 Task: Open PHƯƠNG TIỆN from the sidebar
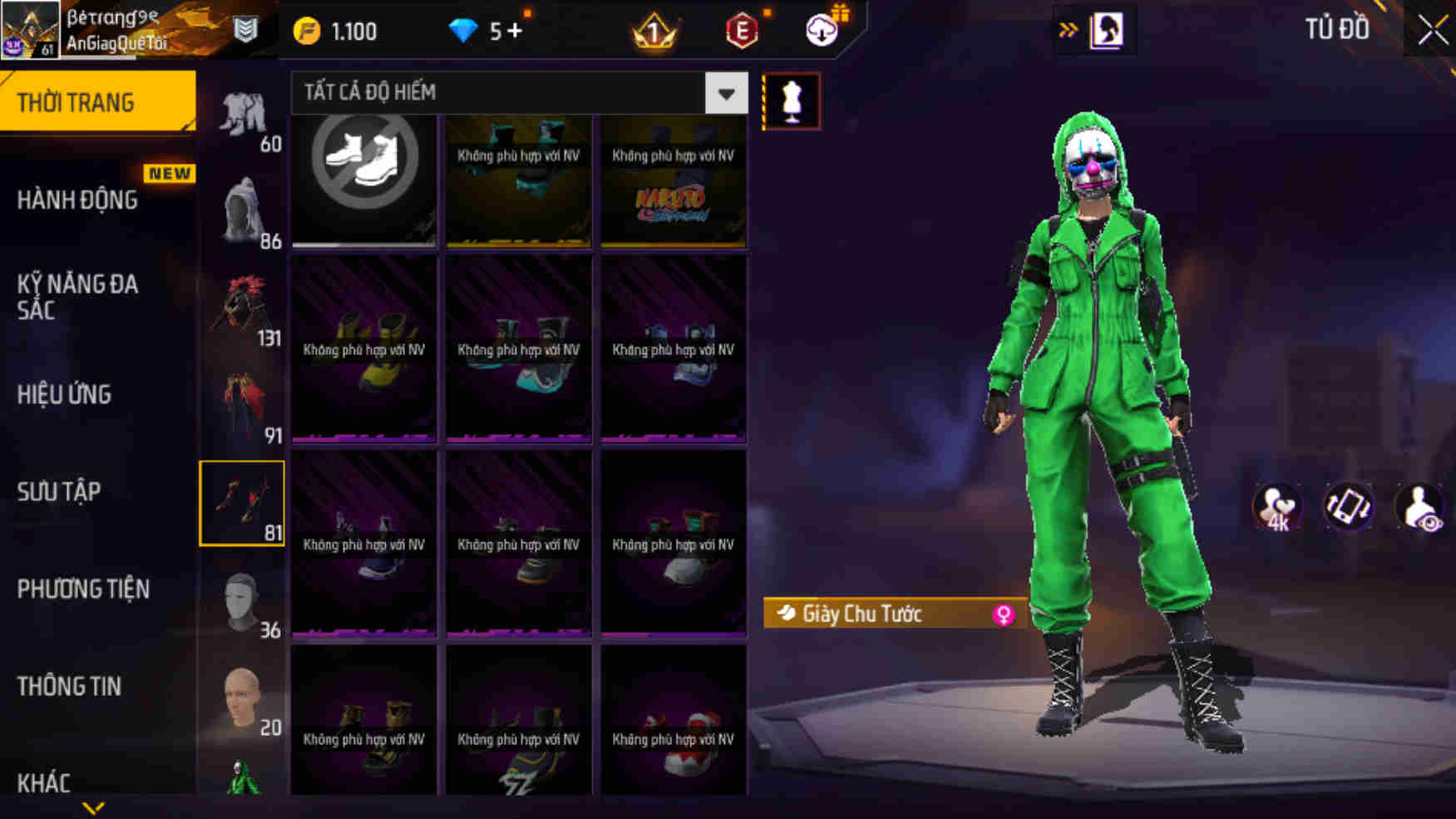[83, 590]
